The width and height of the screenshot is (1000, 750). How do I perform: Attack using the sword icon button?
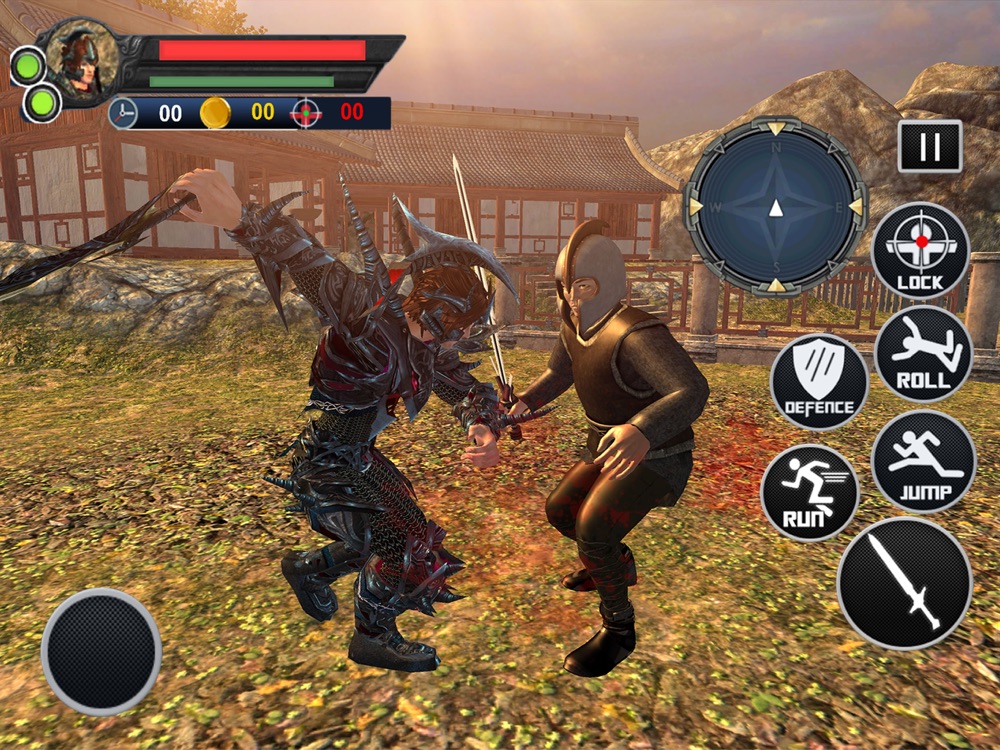pyautogui.click(x=904, y=583)
